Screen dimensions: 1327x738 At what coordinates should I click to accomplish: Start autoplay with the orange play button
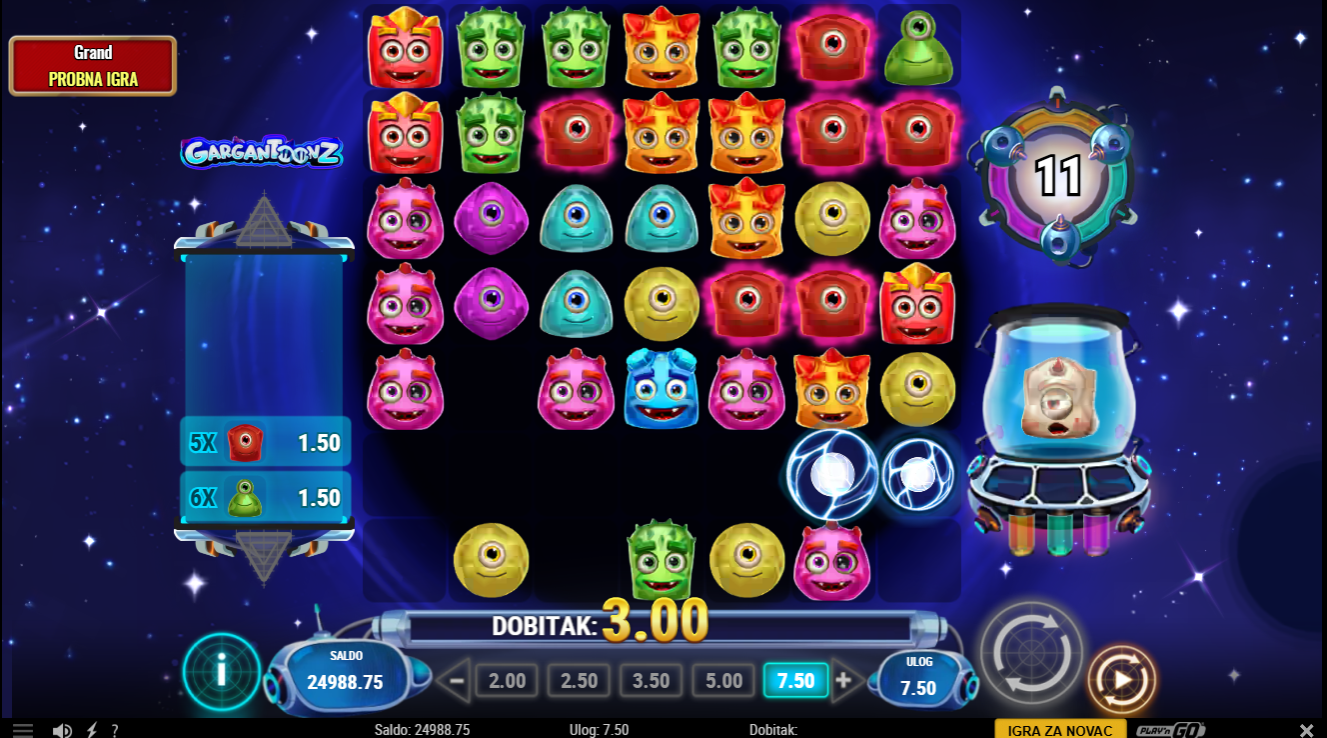1121,680
